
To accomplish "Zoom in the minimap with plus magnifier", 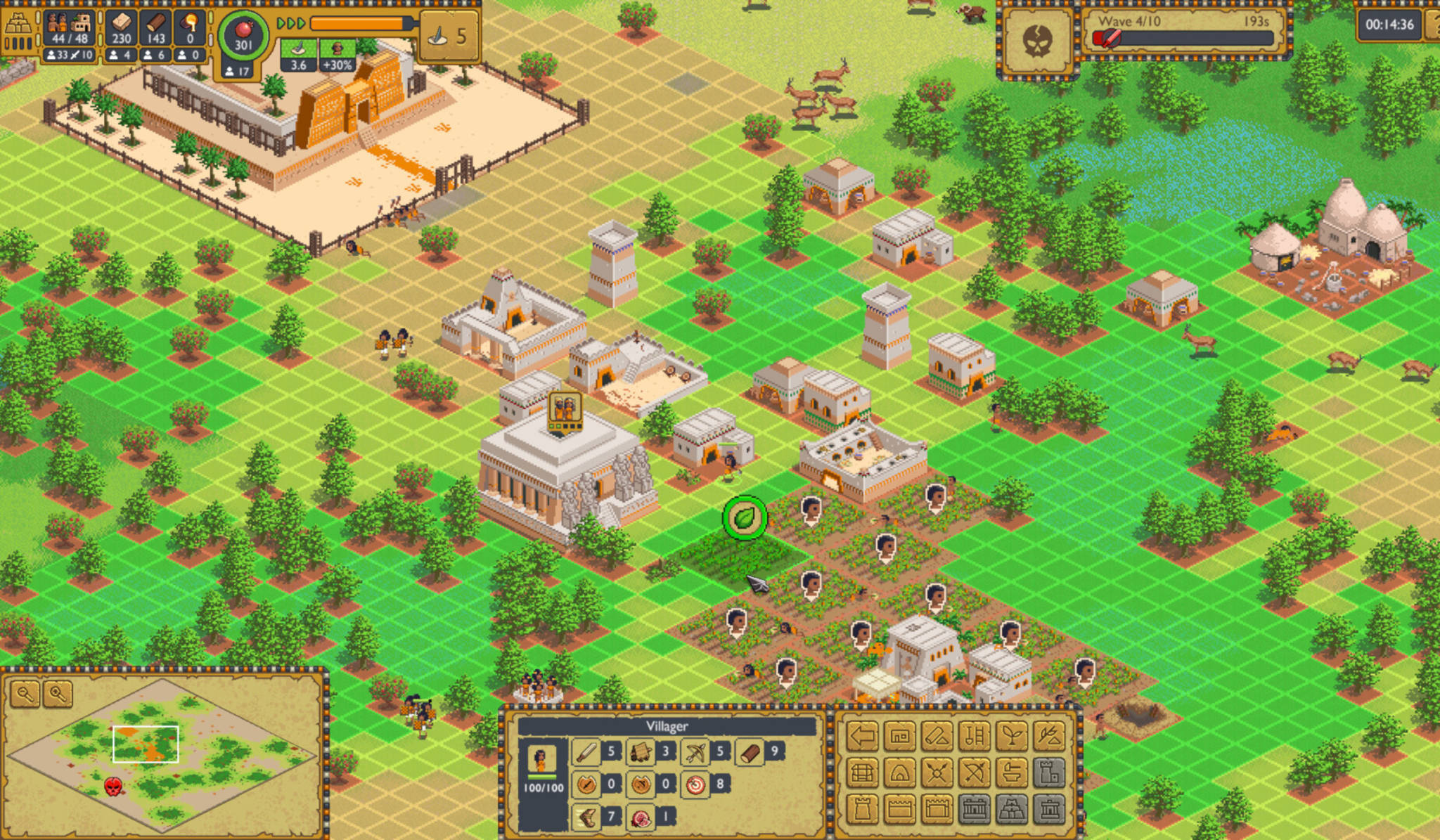I will (58, 694).
